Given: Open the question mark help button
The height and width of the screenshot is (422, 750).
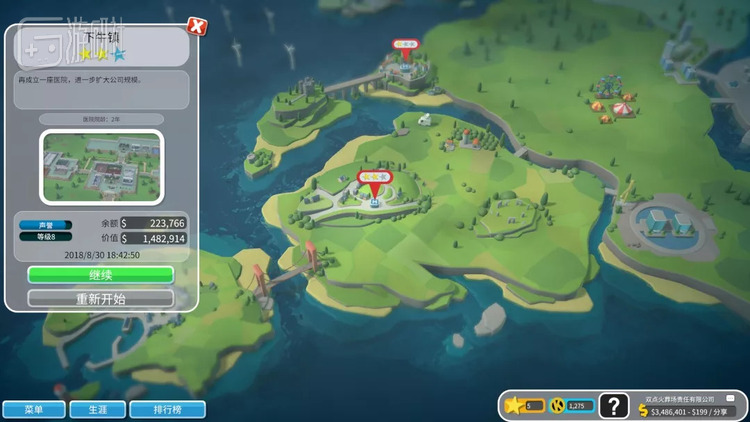Looking at the screenshot, I should click(x=615, y=406).
